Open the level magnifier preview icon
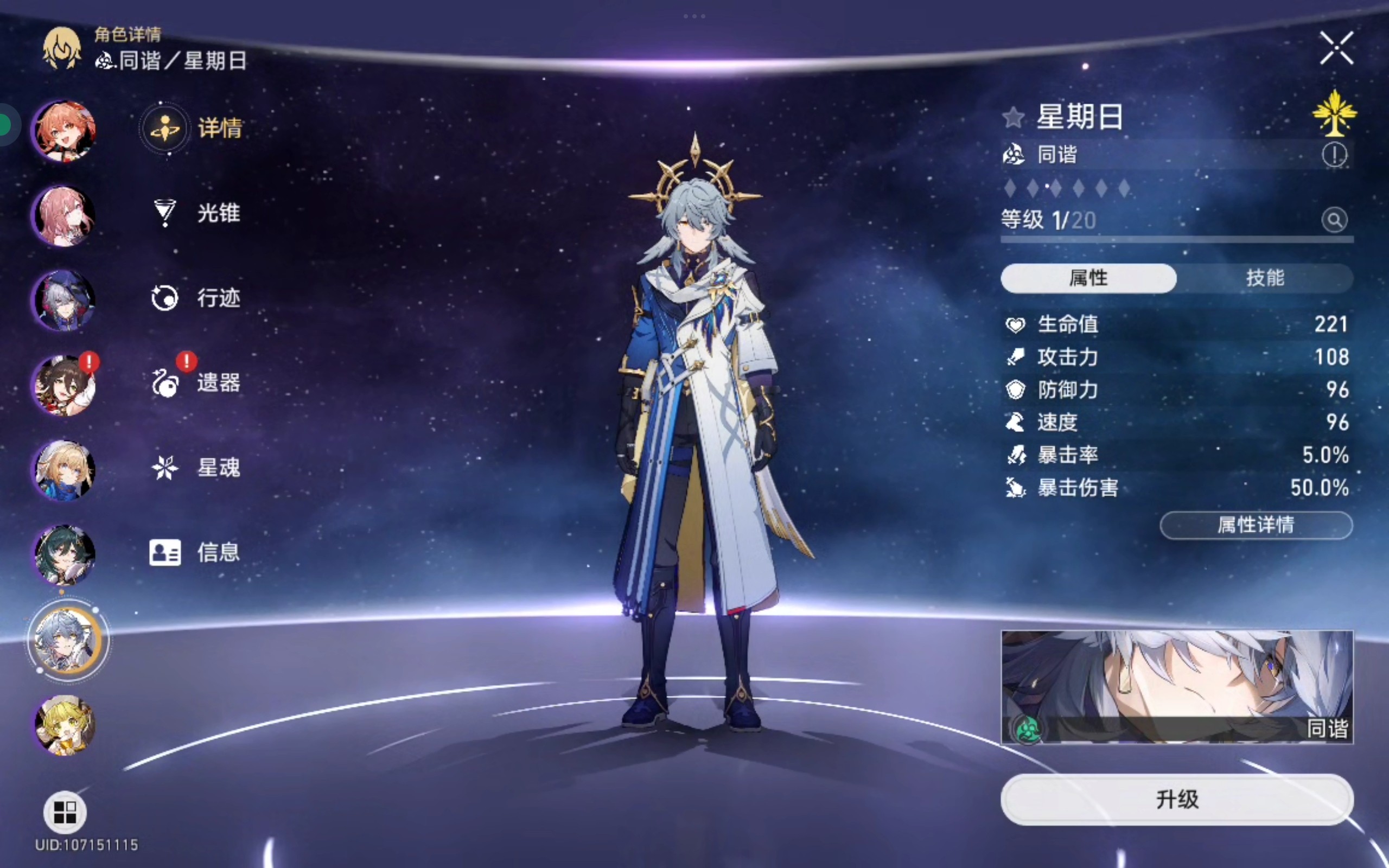Viewport: 1389px width, 868px height. pos(1335,220)
